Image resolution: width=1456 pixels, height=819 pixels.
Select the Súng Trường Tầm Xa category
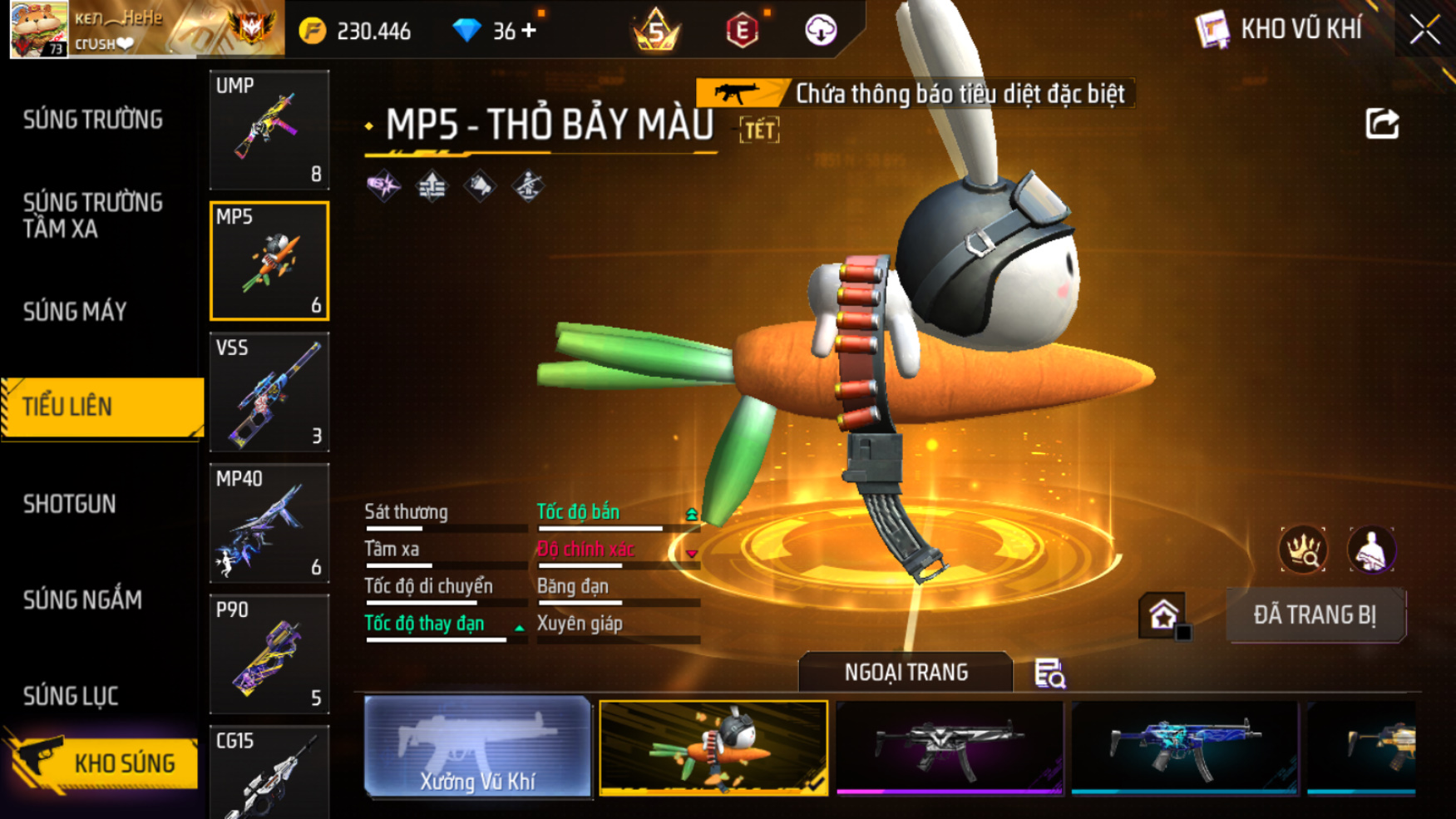pos(93,215)
